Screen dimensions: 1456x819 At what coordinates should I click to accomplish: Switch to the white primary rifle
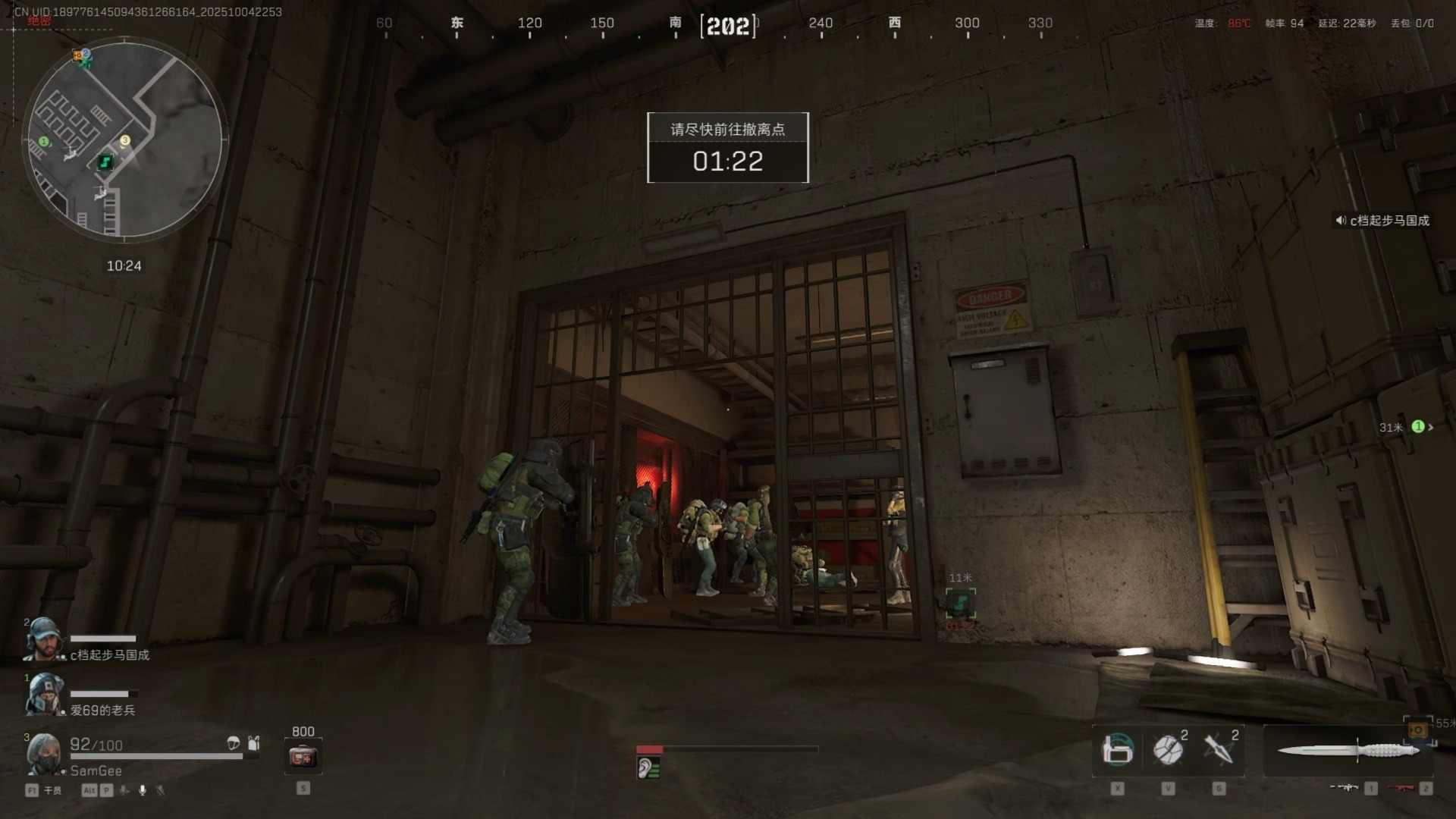(x=1344, y=788)
